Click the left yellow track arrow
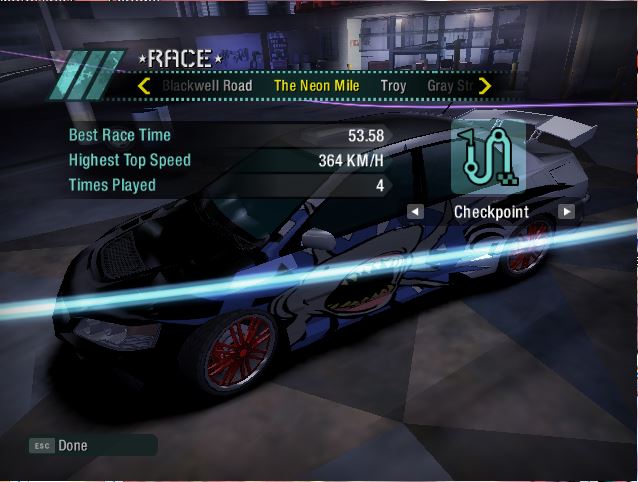The height and width of the screenshot is (482, 638). (143, 86)
